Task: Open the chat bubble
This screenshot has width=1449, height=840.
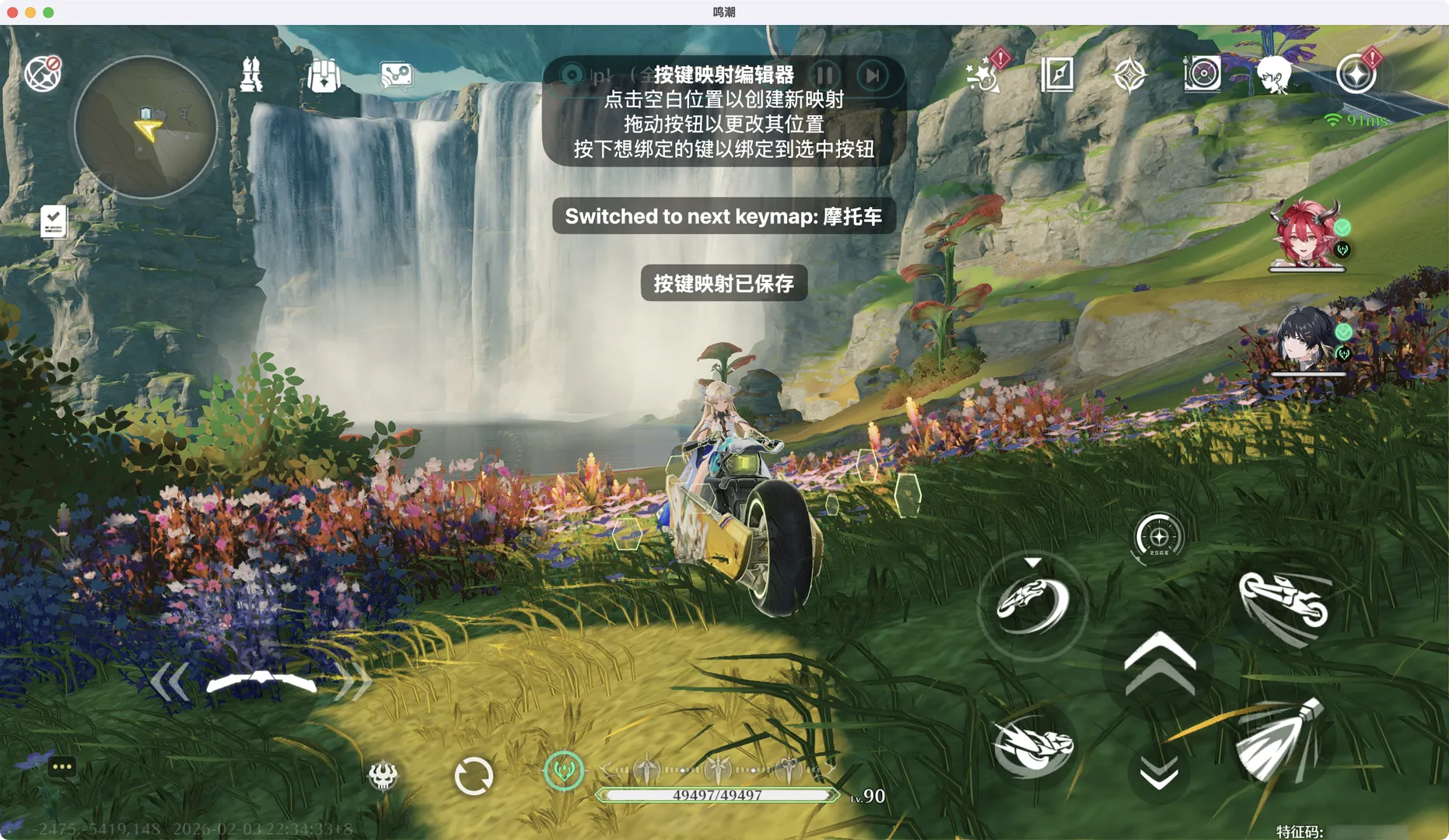Action: (61, 768)
